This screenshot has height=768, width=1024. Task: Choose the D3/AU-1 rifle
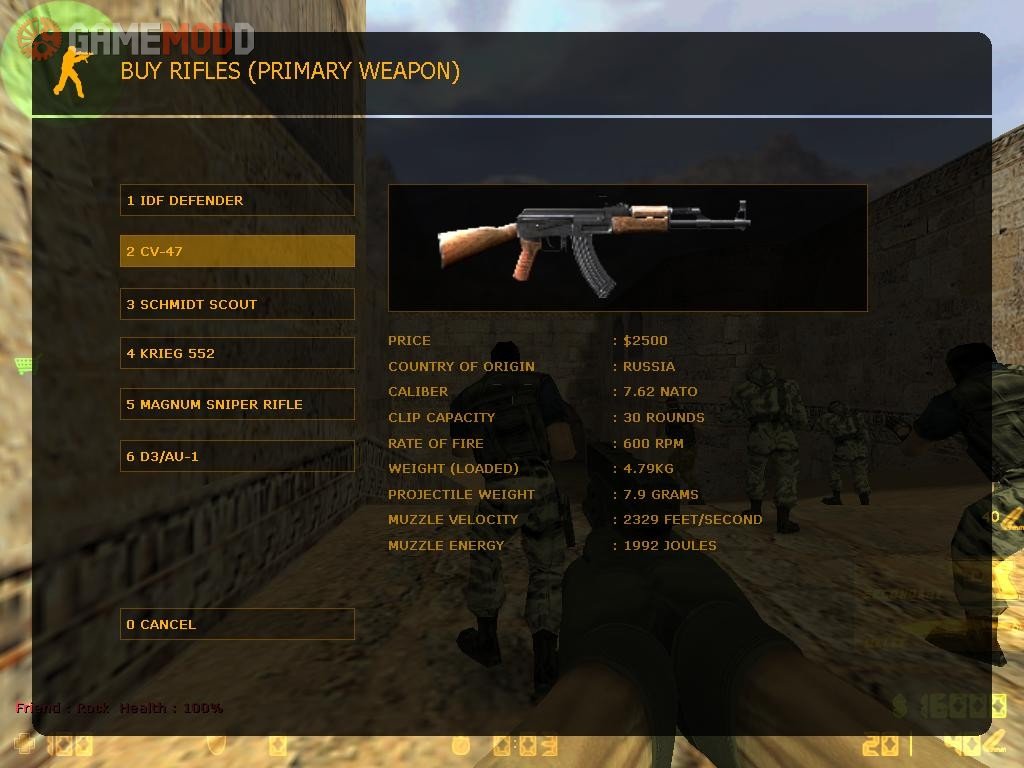(x=237, y=456)
